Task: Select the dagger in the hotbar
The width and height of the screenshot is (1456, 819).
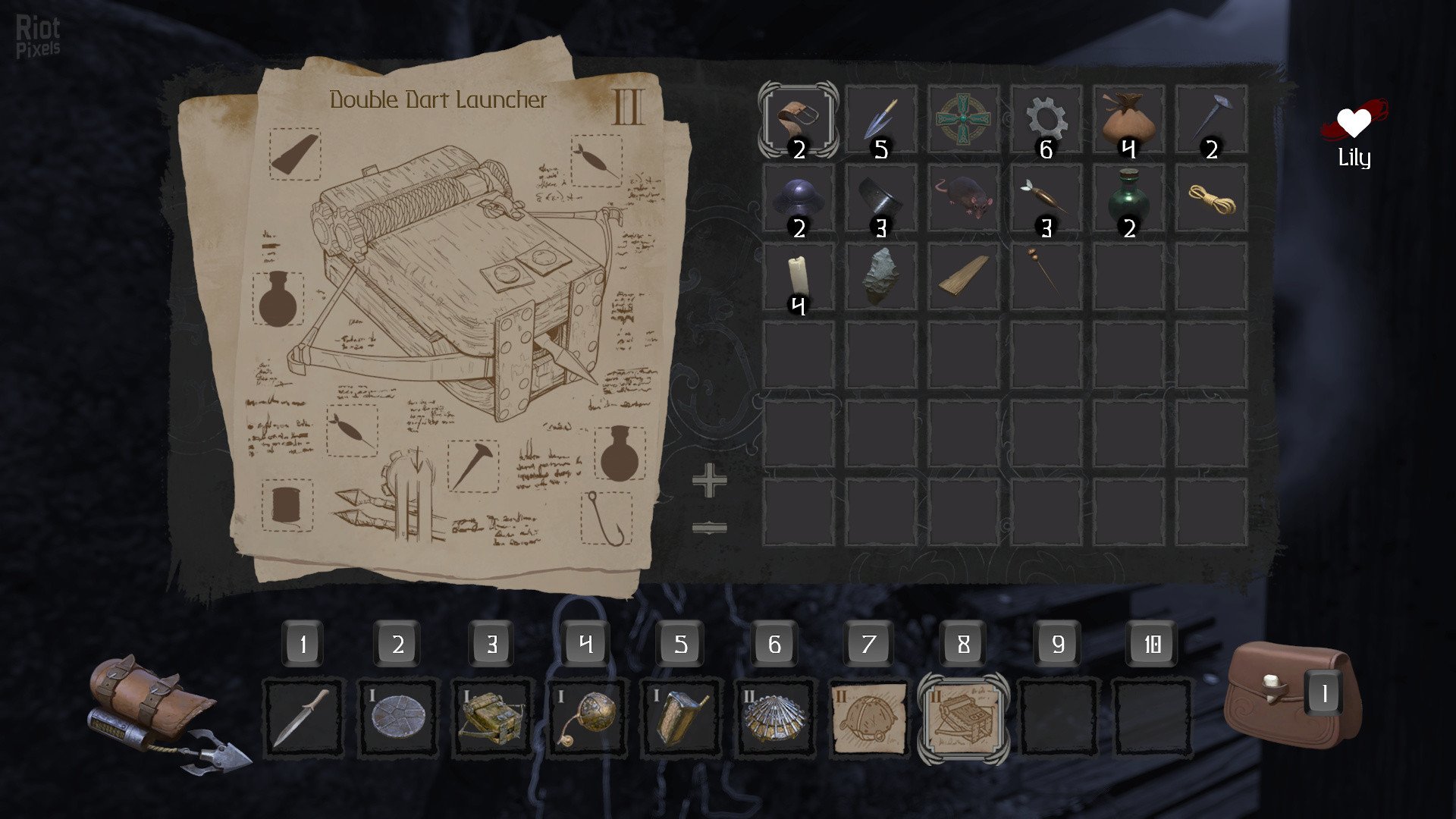Action: [x=303, y=718]
